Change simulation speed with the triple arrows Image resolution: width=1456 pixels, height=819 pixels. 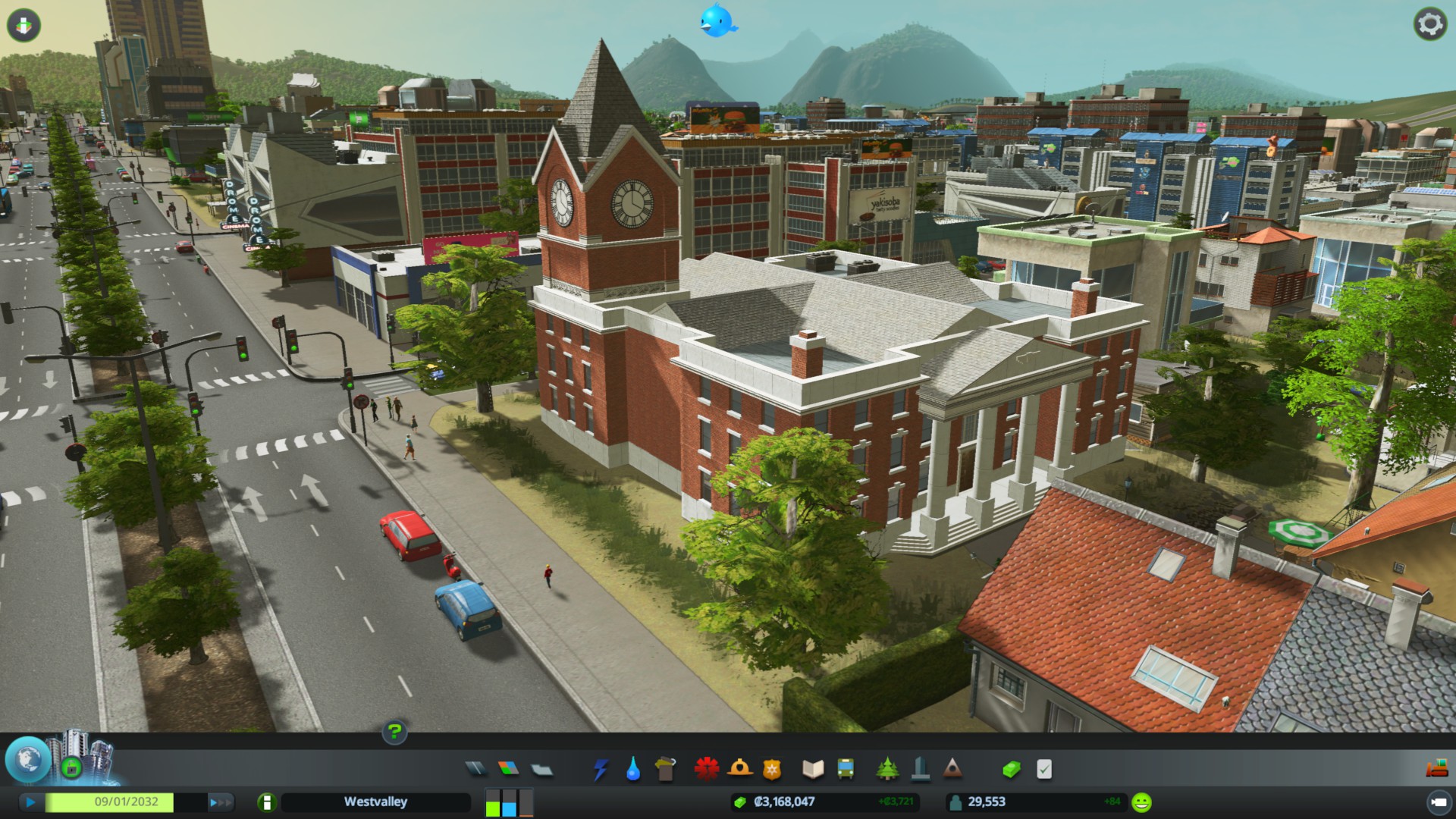[221, 802]
